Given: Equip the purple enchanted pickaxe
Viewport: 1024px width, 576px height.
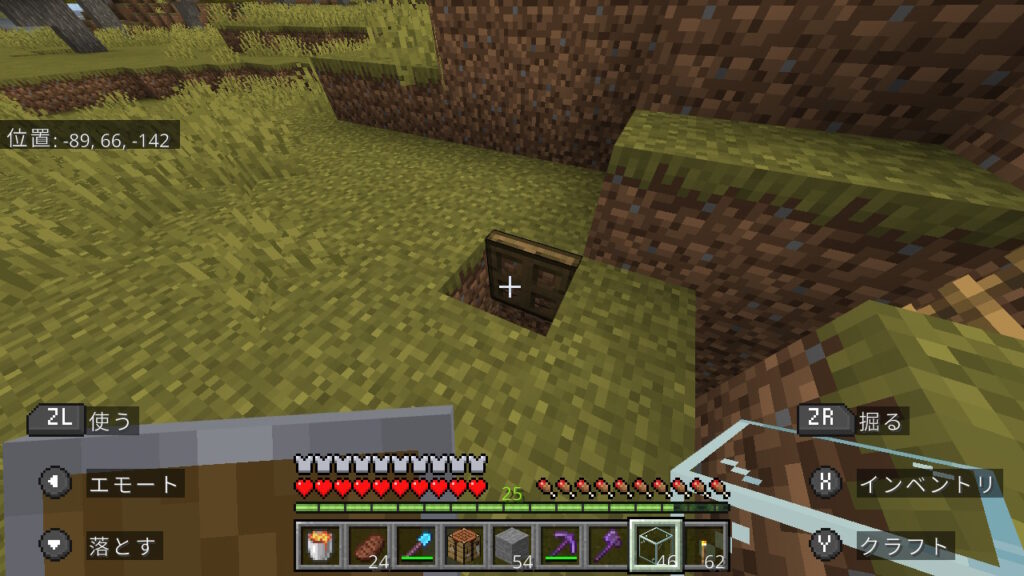Looking at the screenshot, I should tap(560, 545).
